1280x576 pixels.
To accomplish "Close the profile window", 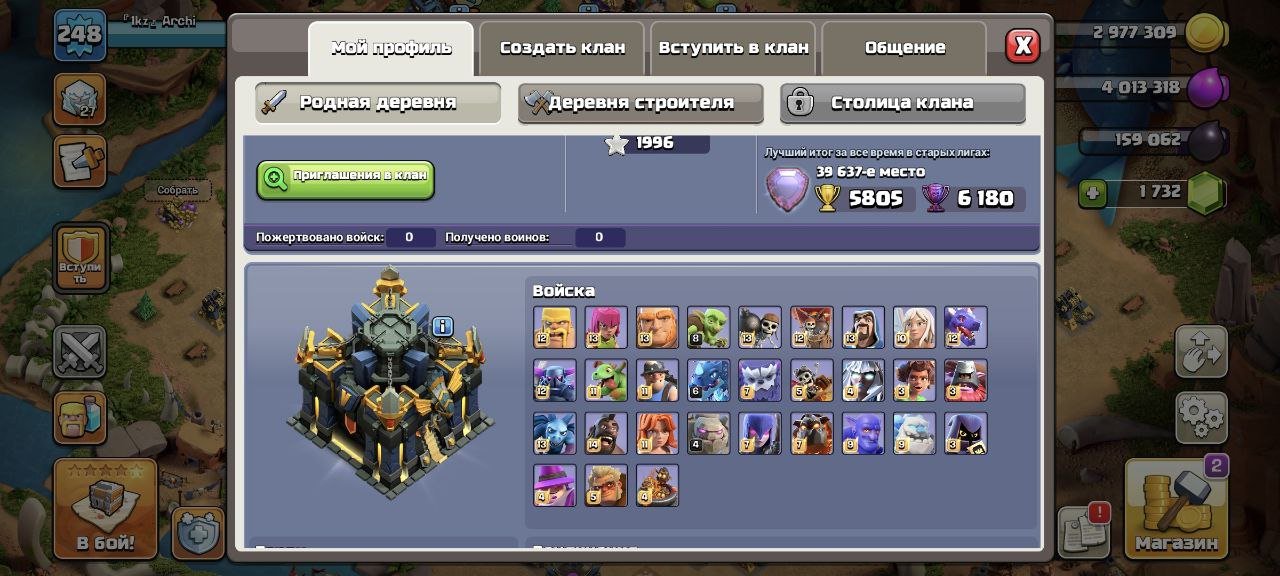I will point(1022,46).
